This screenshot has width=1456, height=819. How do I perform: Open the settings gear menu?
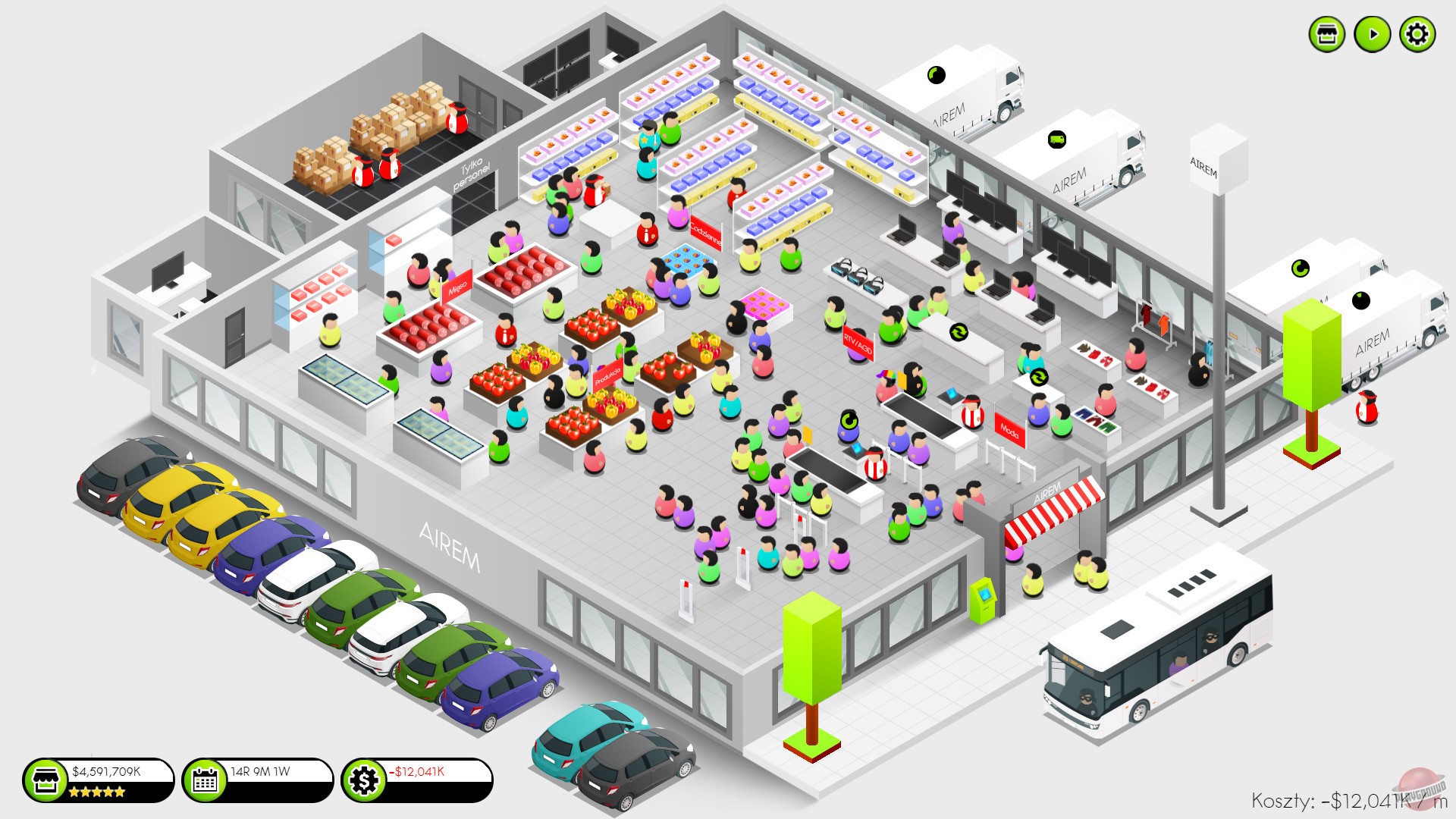point(1417,33)
